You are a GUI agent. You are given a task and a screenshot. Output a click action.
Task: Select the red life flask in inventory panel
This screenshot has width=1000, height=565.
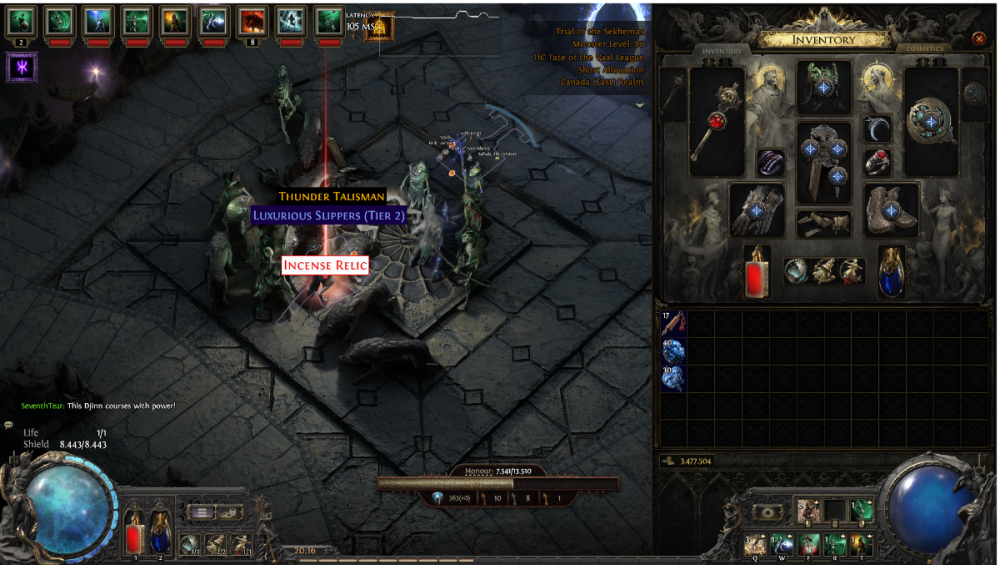tap(757, 271)
